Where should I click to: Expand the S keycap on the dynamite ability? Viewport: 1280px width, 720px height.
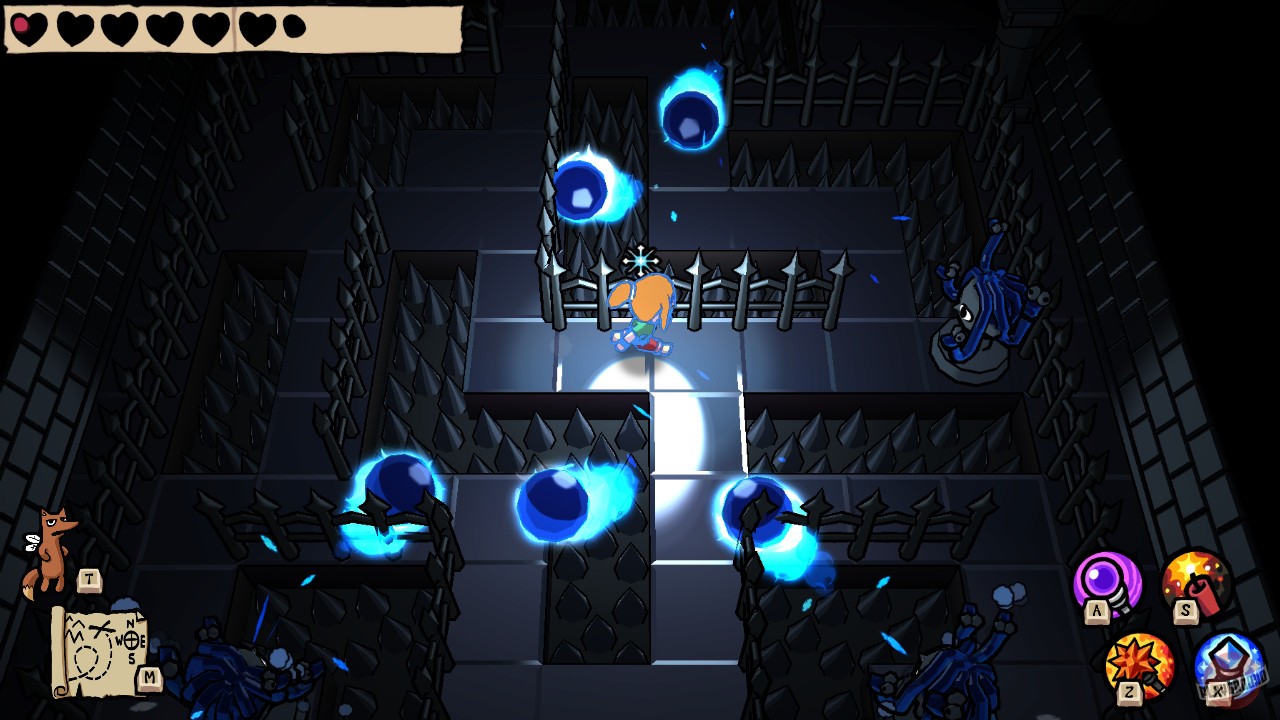click(x=1186, y=610)
